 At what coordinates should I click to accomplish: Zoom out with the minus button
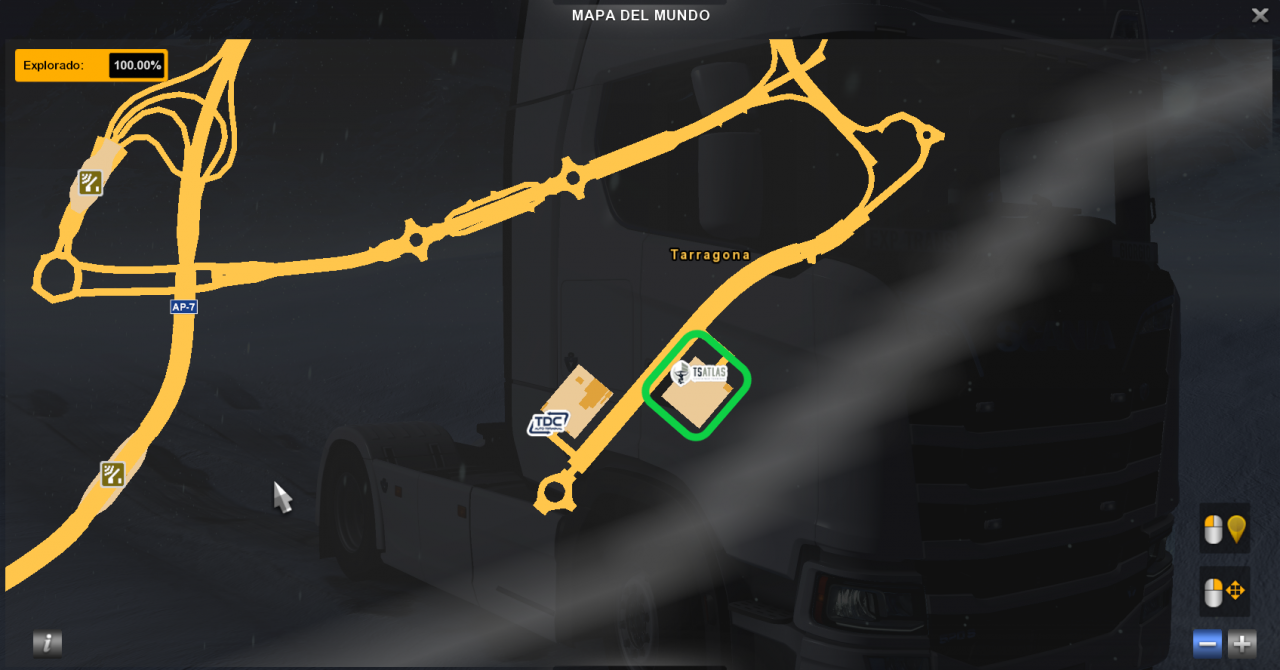[x=1207, y=644]
